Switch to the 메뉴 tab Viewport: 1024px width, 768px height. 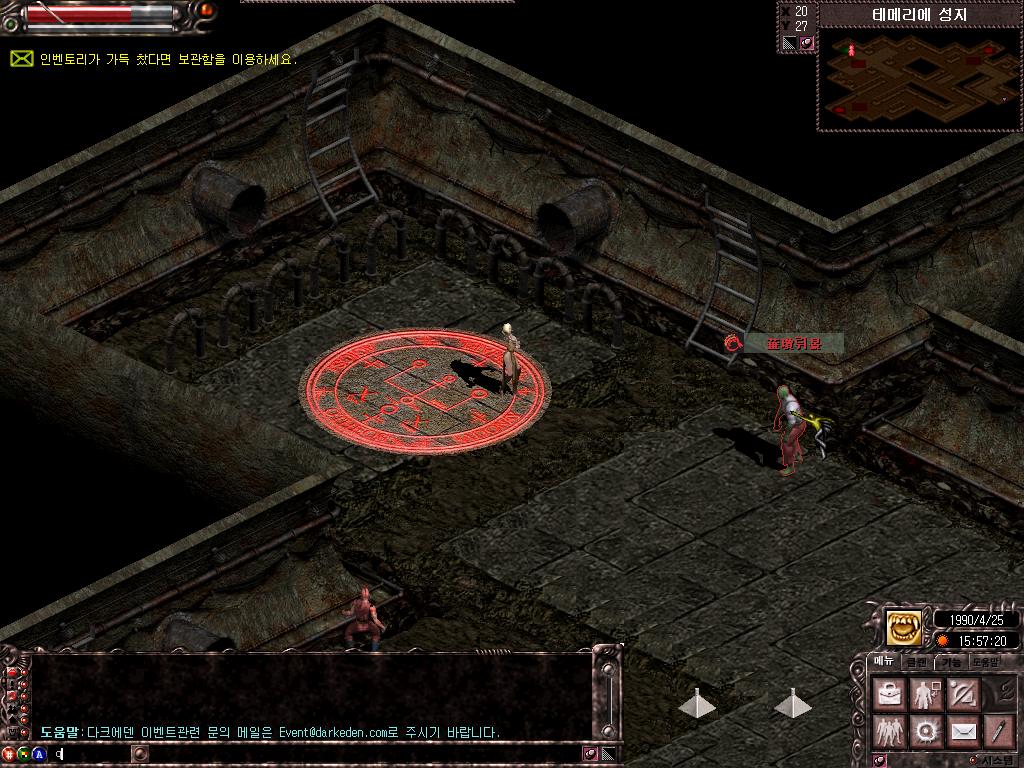coord(885,661)
